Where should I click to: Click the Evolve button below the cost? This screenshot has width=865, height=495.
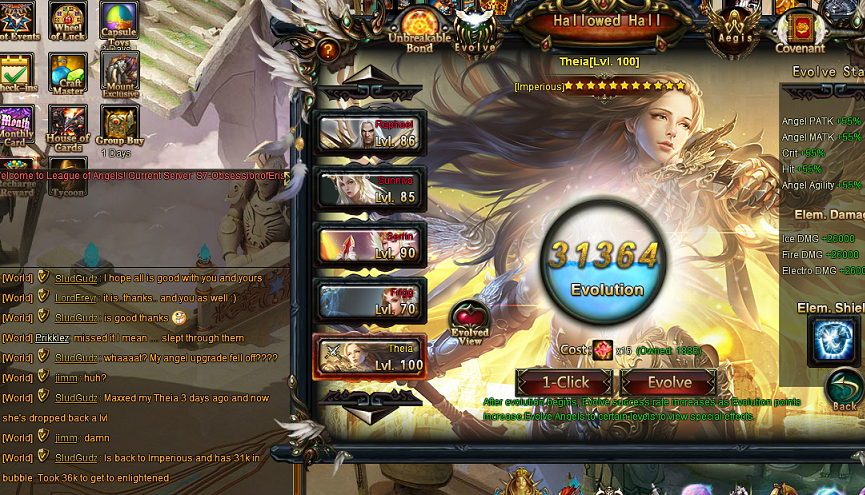pyautogui.click(x=668, y=382)
